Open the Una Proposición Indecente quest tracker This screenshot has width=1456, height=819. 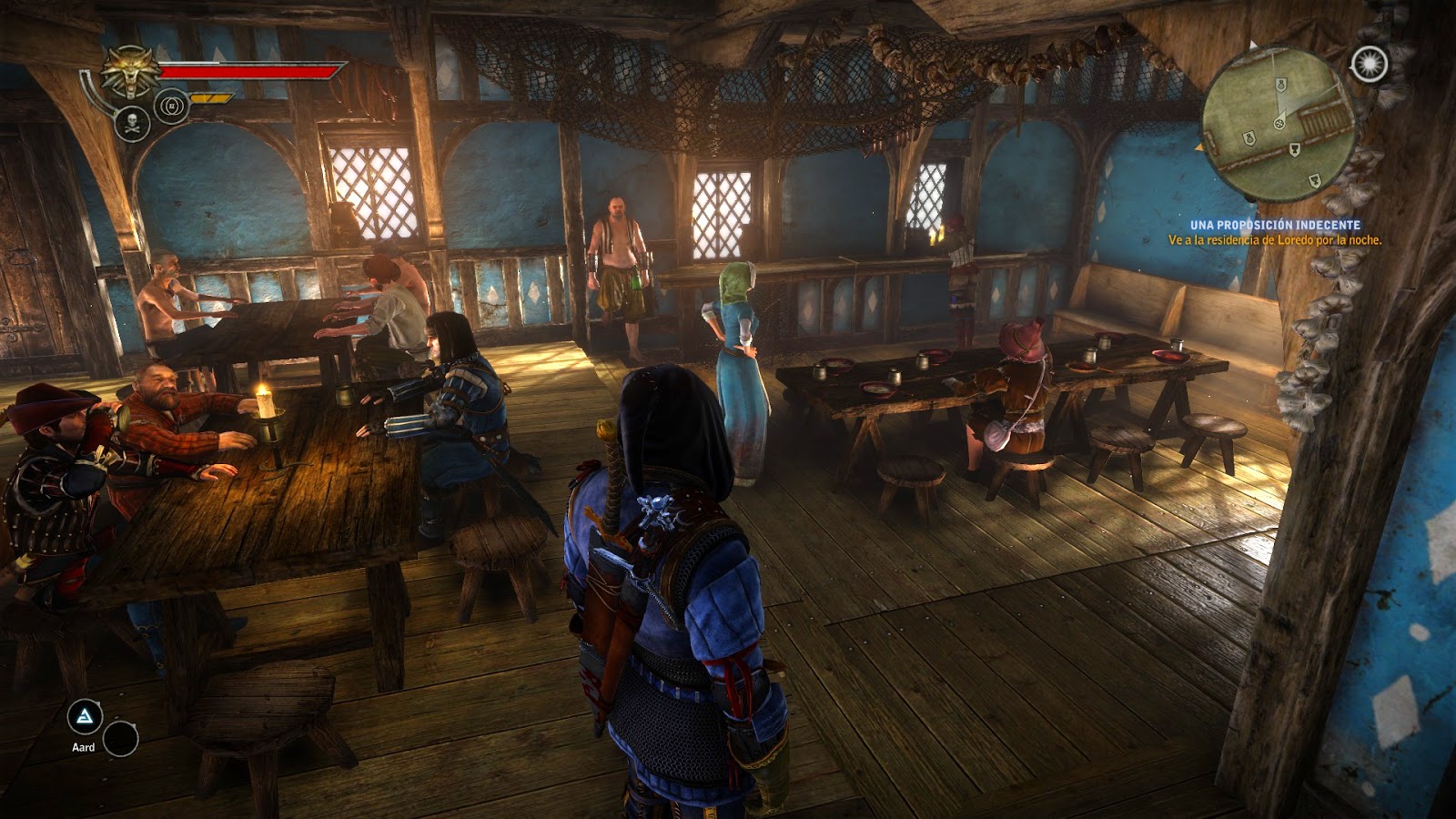point(1275,225)
